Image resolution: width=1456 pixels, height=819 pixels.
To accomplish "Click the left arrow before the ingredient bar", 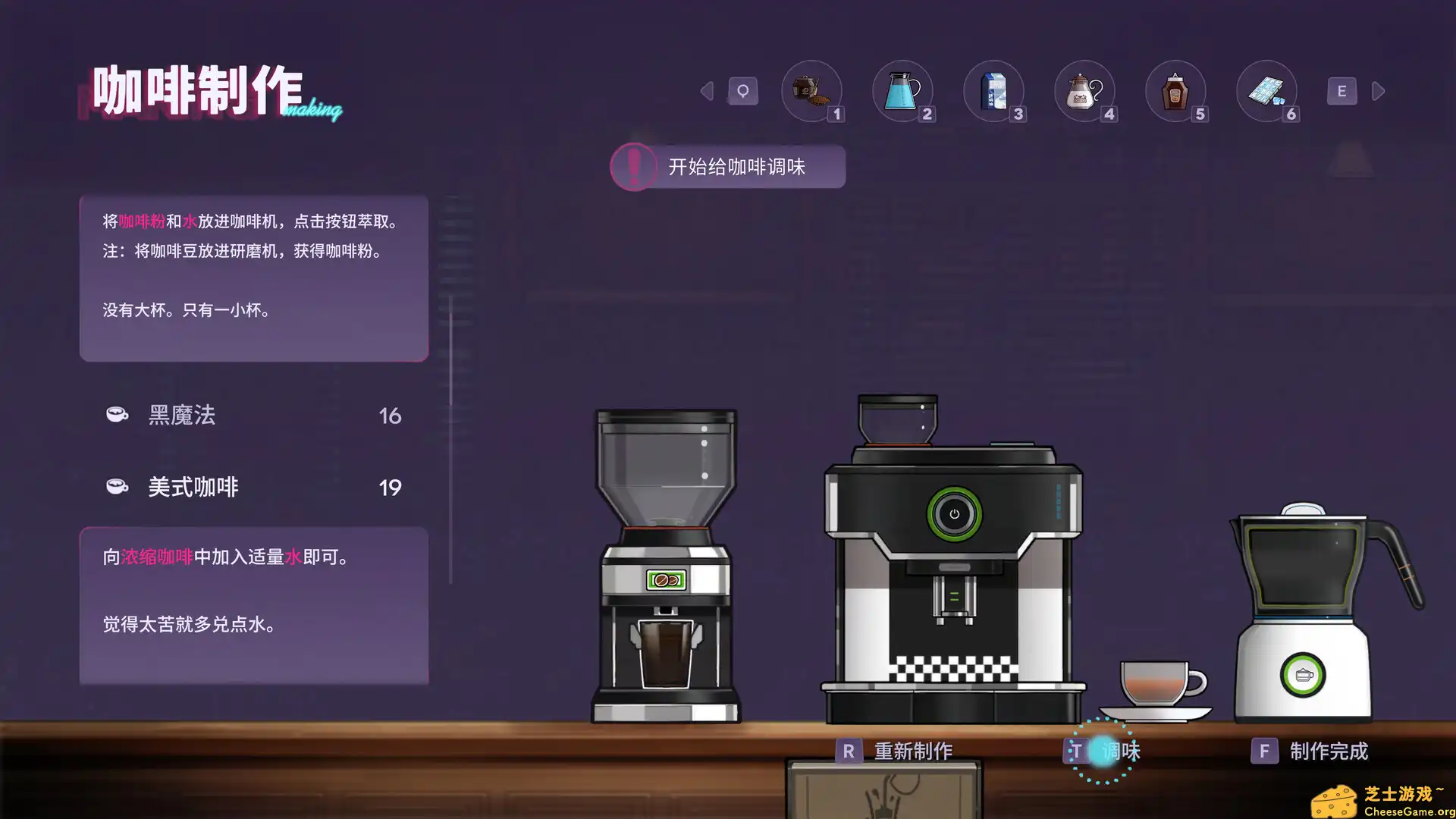I will (706, 90).
